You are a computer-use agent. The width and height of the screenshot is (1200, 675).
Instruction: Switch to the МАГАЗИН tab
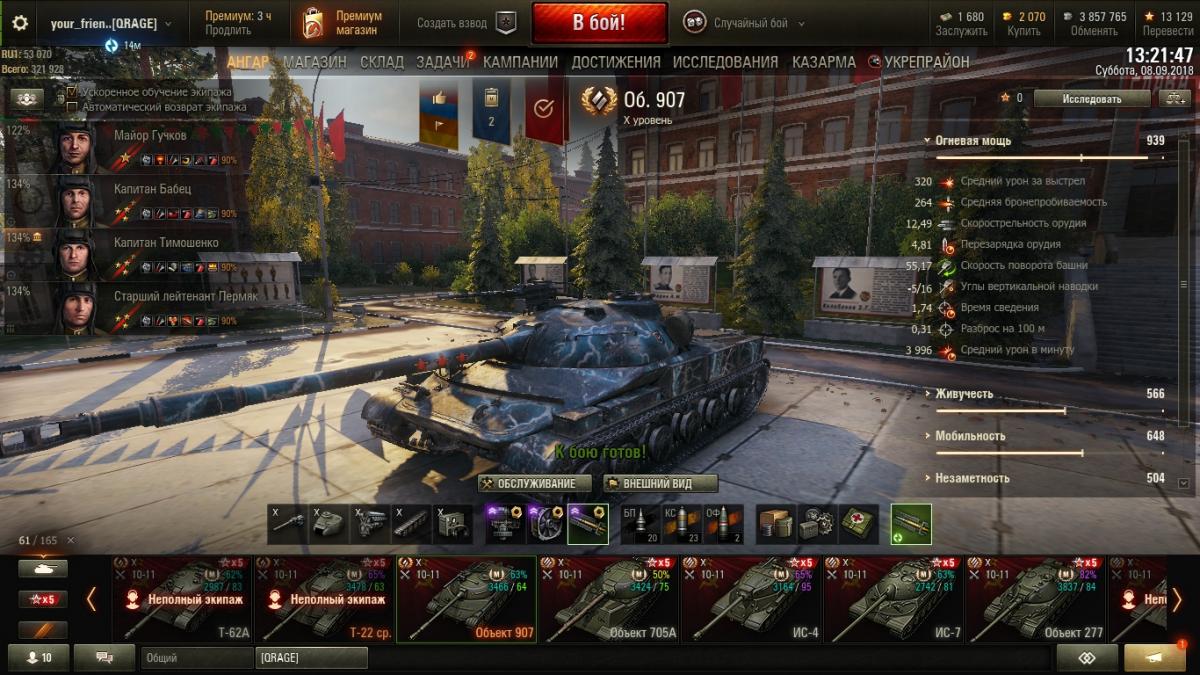314,62
